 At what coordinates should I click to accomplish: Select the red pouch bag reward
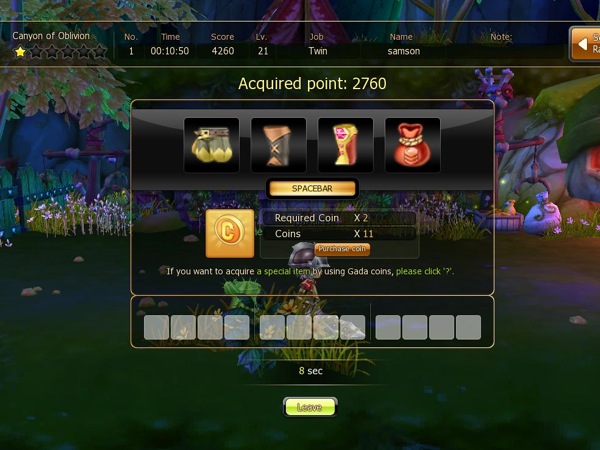coord(412,145)
